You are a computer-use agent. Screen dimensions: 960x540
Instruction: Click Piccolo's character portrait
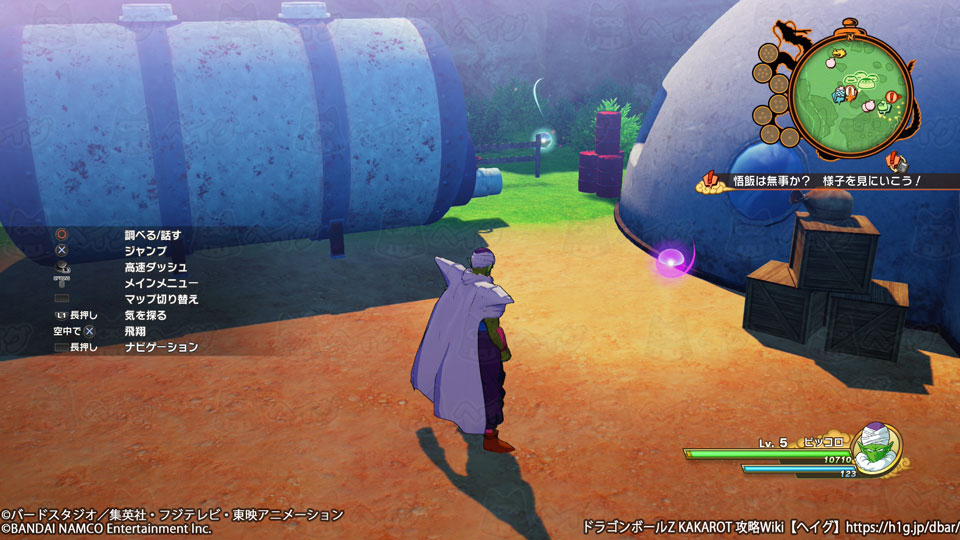876,449
